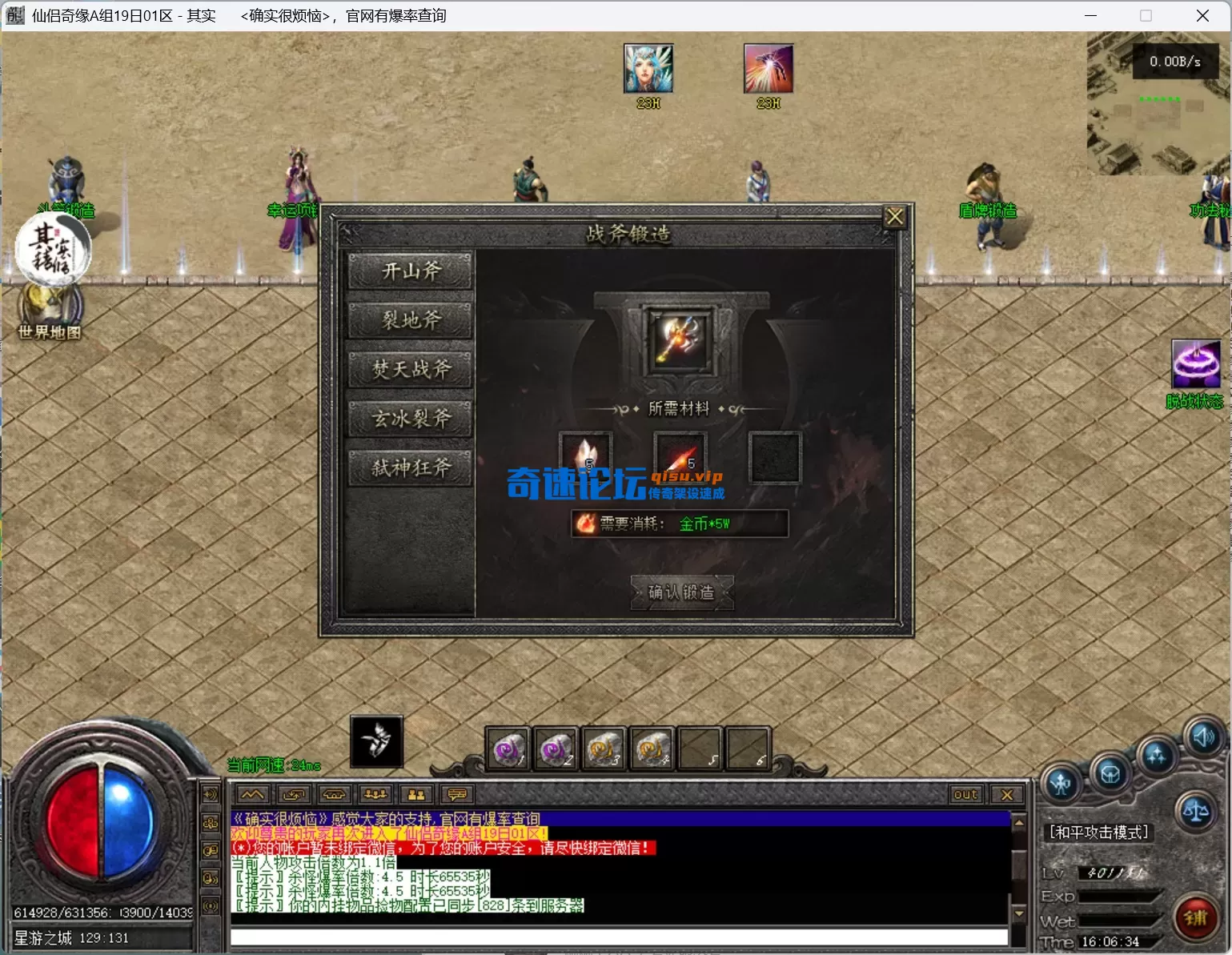Close the game window
1232x955 pixels.
tap(1202, 16)
